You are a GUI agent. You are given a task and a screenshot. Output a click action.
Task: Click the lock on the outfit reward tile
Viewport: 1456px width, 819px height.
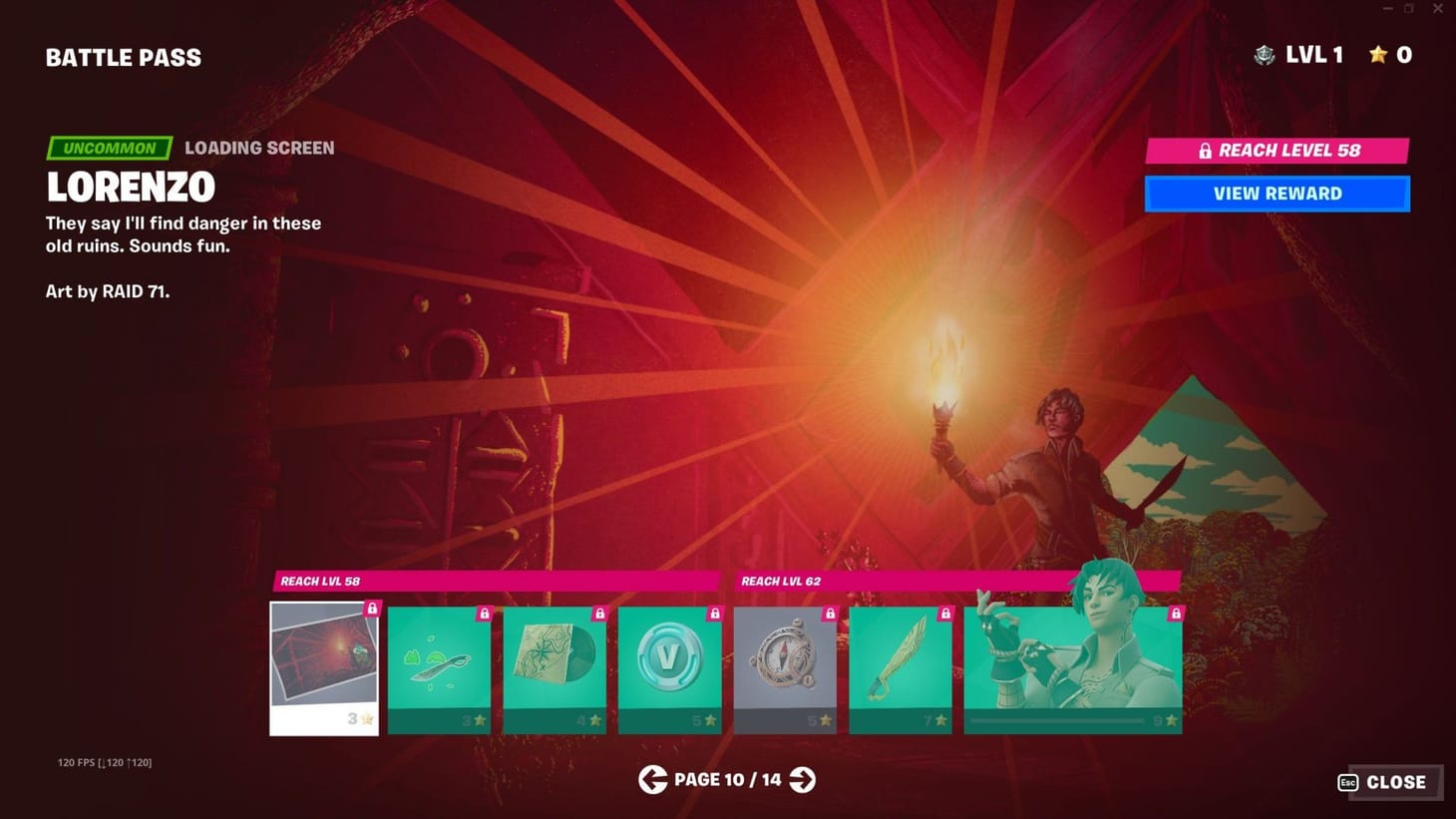pyautogui.click(x=1177, y=614)
